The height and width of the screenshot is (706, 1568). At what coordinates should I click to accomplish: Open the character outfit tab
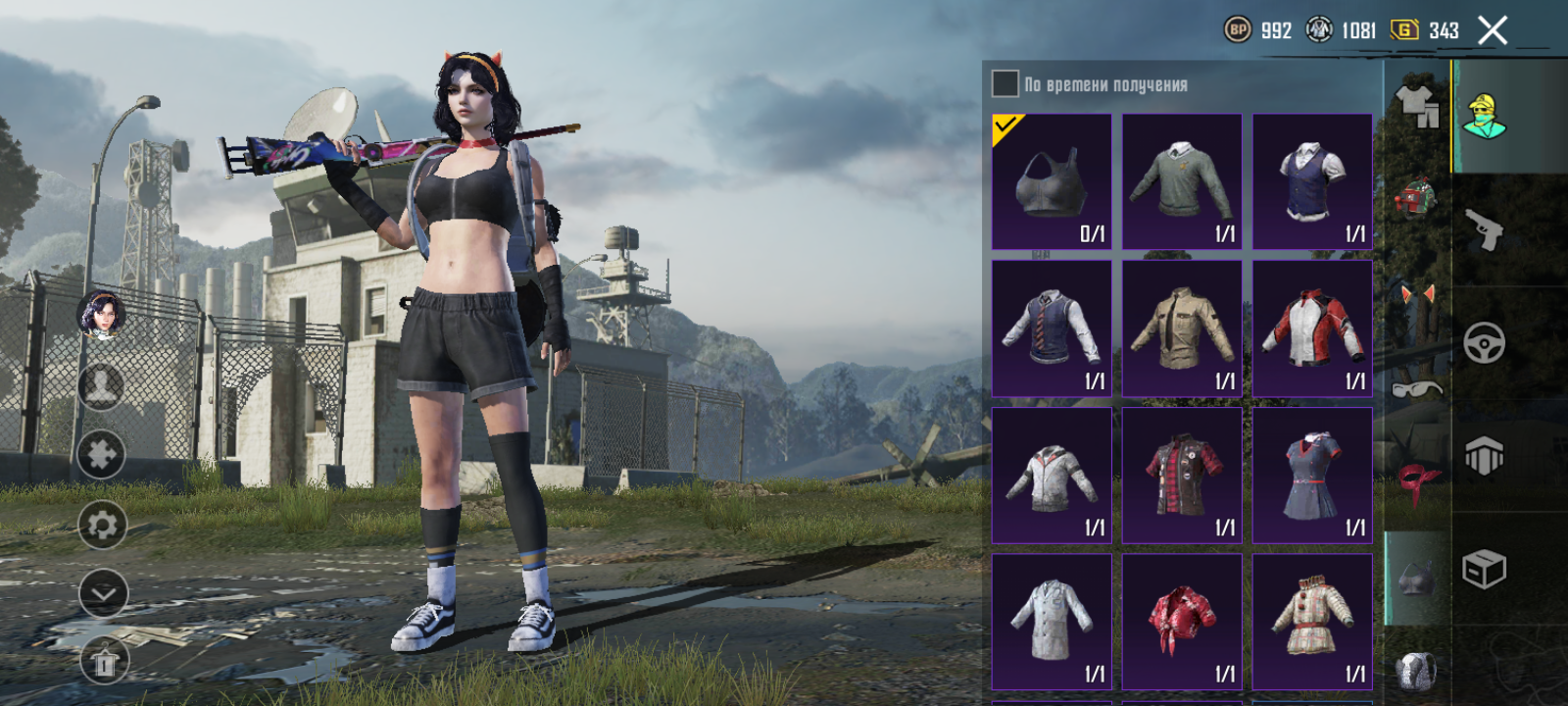pos(1485,117)
